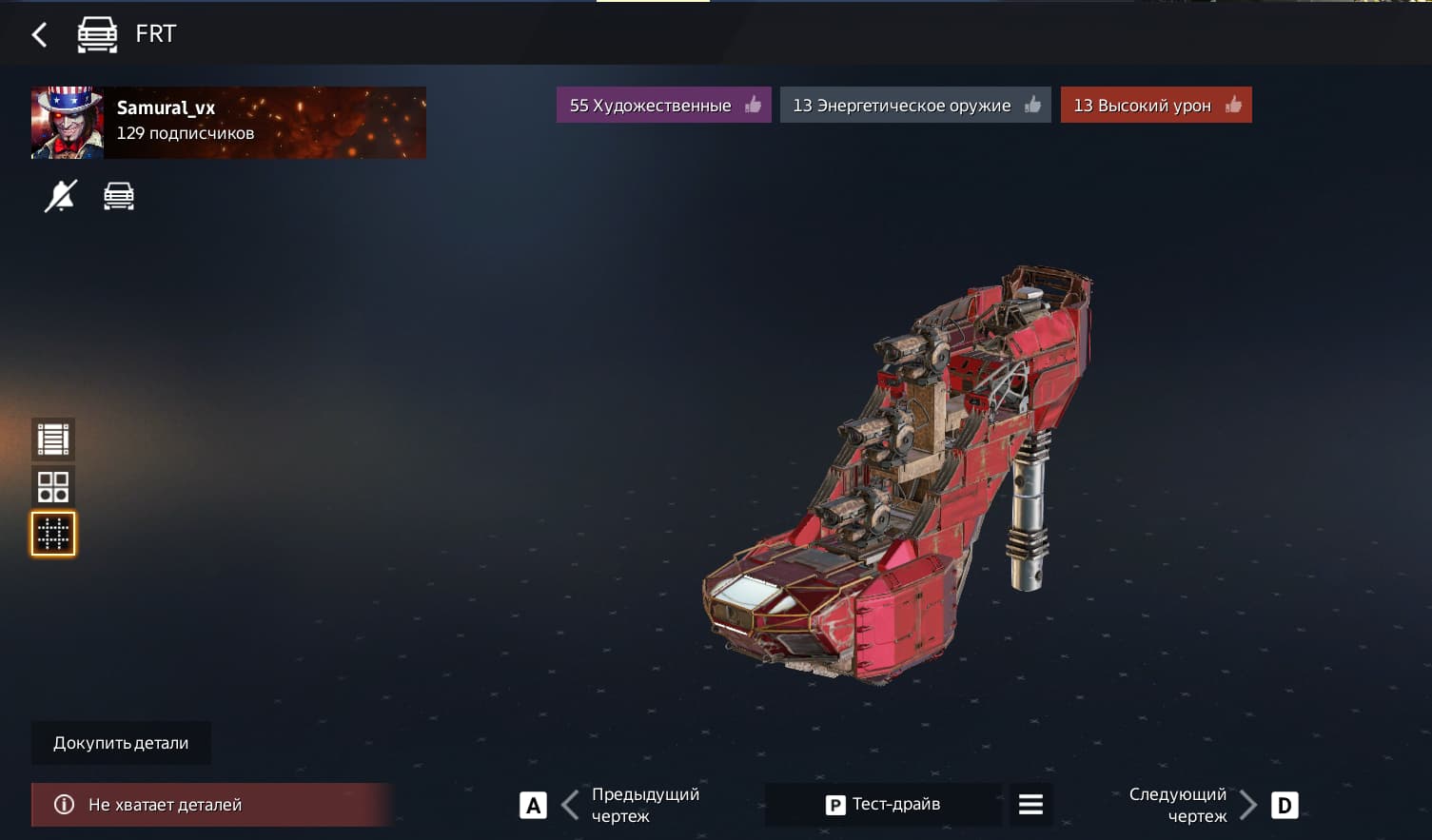The height and width of the screenshot is (840, 1432).
Task: Start the Тест-драйв
Action: point(883,805)
